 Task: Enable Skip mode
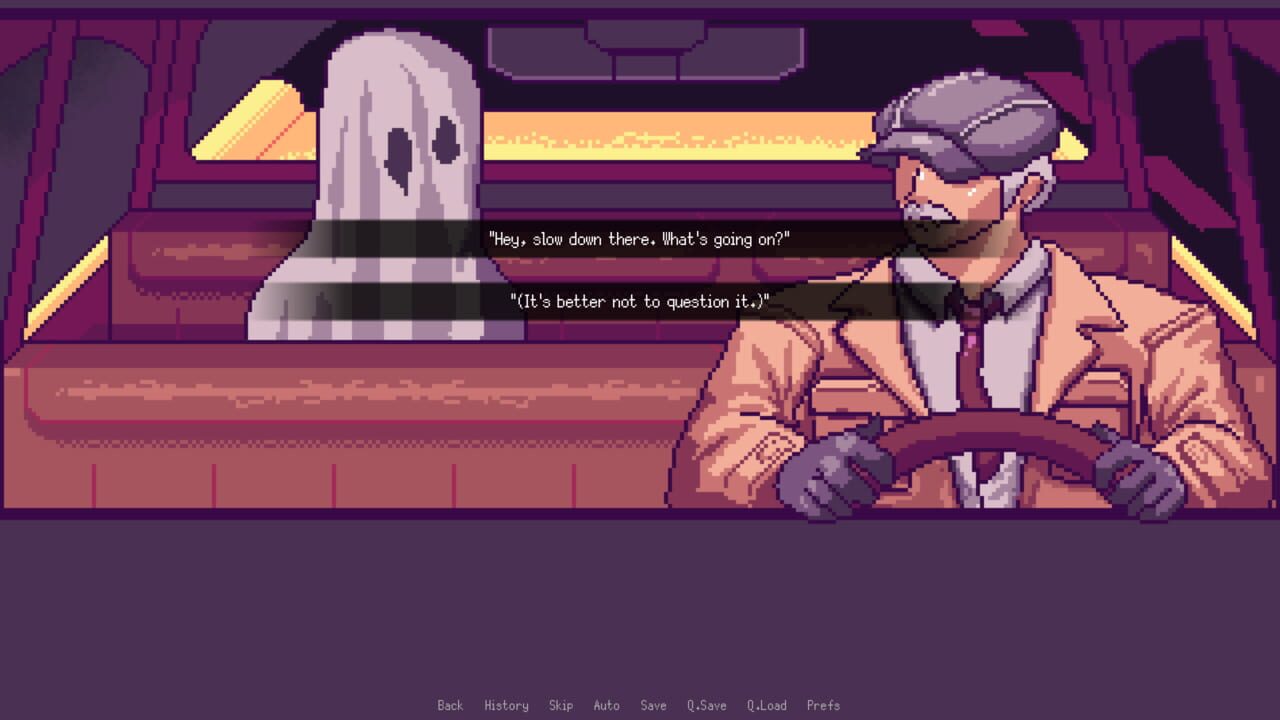[x=561, y=705]
